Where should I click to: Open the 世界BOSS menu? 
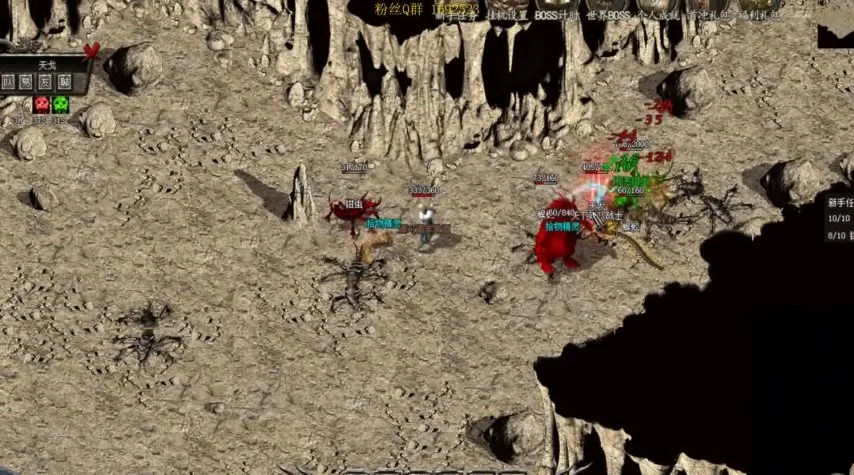(606, 16)
